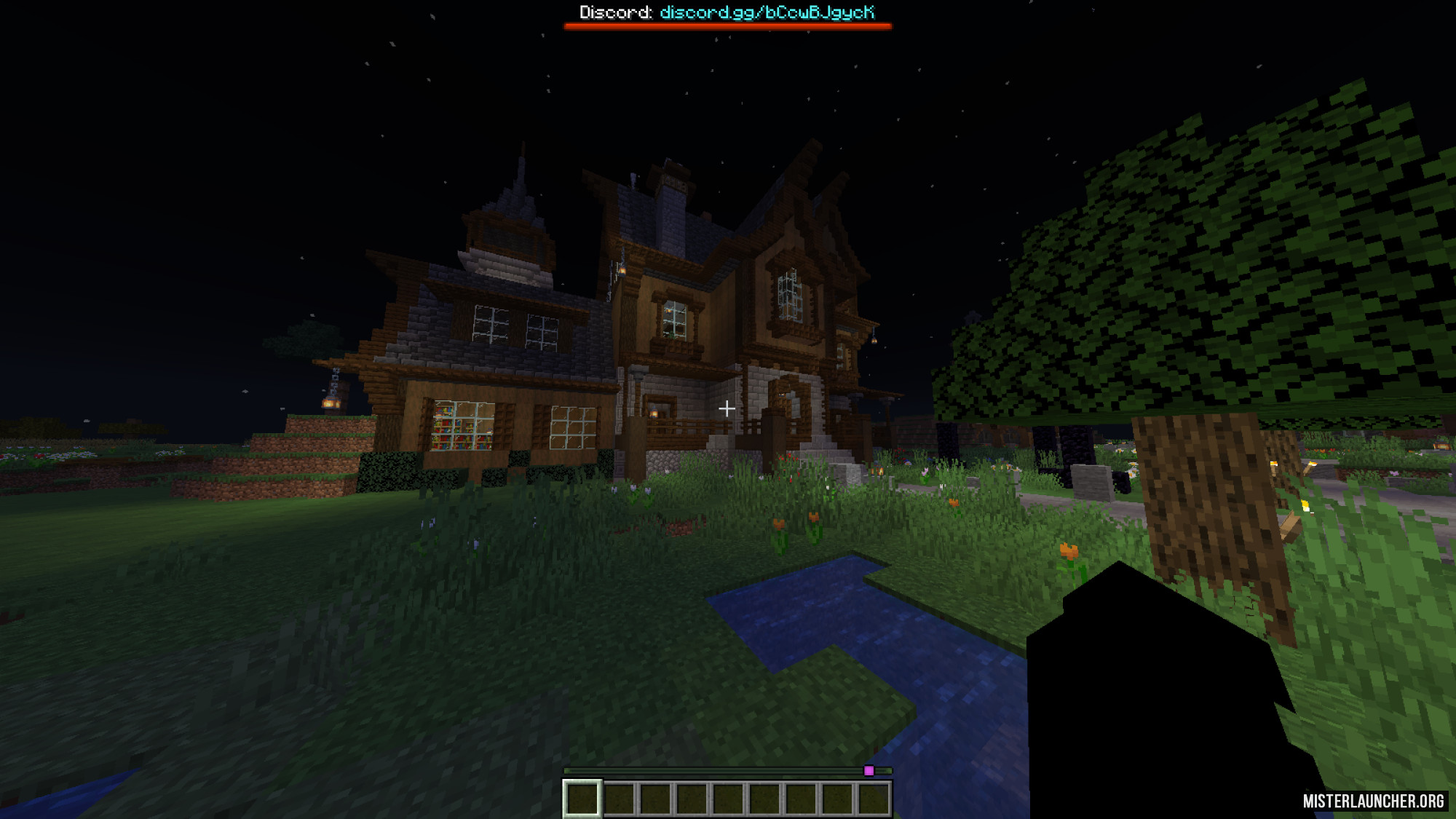Select the highlighted first hotbar slot
Image resolution: width=1456 pixels, height=819 pixels.
coord(582,798)
